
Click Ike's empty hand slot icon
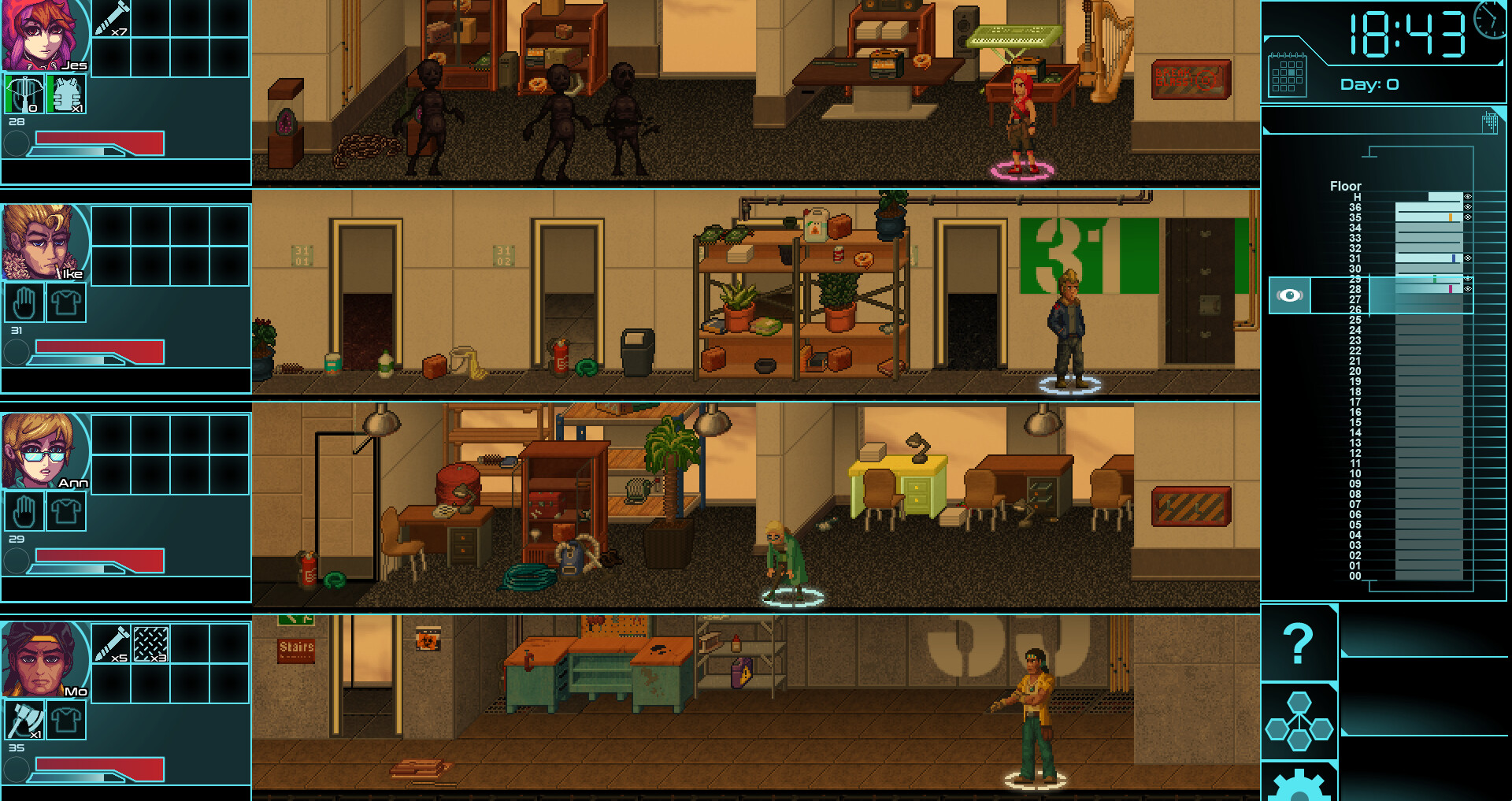tap(24, 302)
